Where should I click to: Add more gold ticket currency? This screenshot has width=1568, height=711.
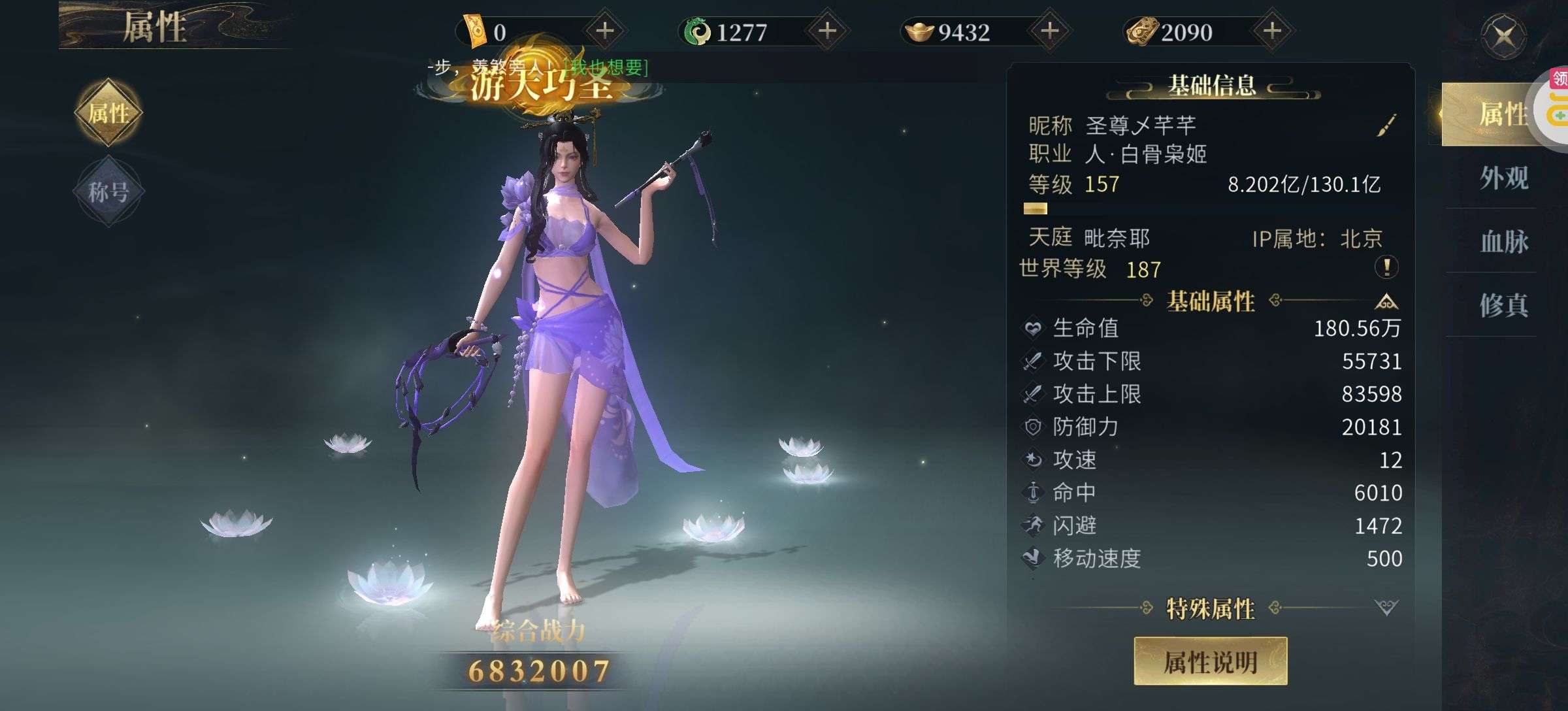click(x=605, y=31)
